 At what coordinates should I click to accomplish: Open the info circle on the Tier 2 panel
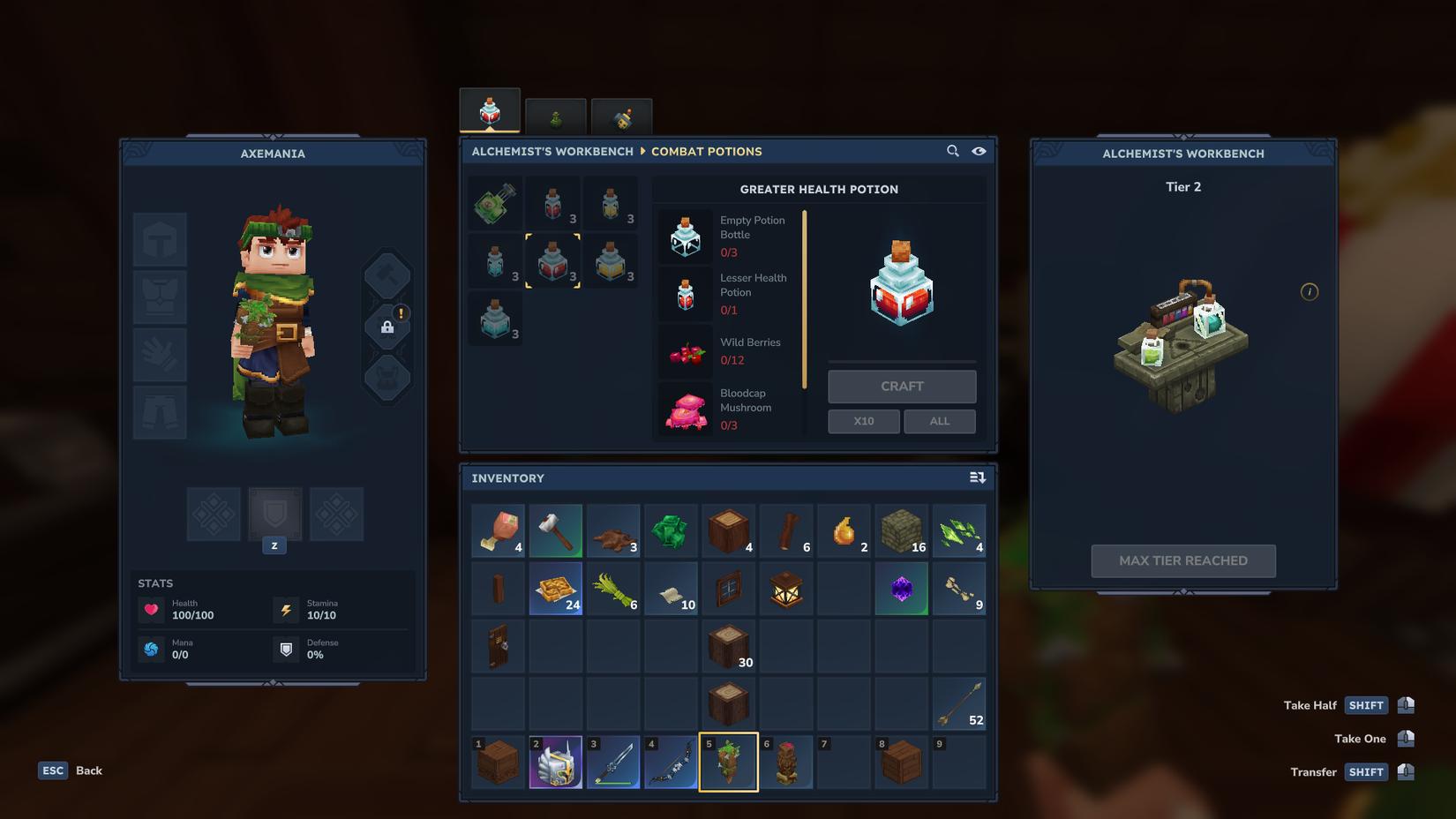click(1310, 292)
